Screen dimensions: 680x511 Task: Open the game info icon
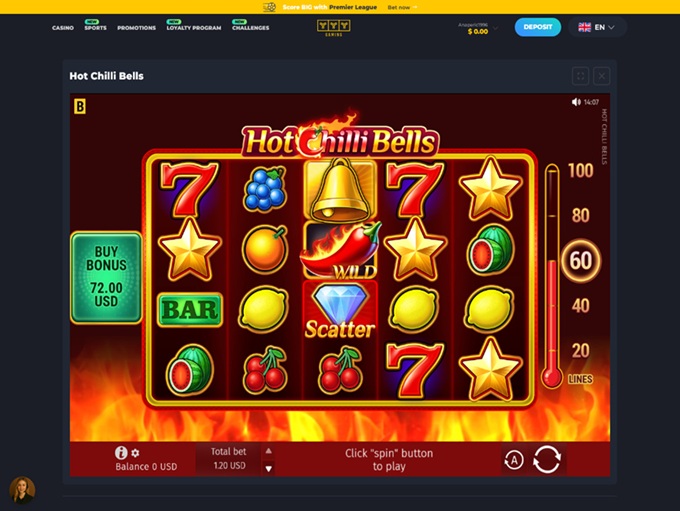tap(121, 453)
